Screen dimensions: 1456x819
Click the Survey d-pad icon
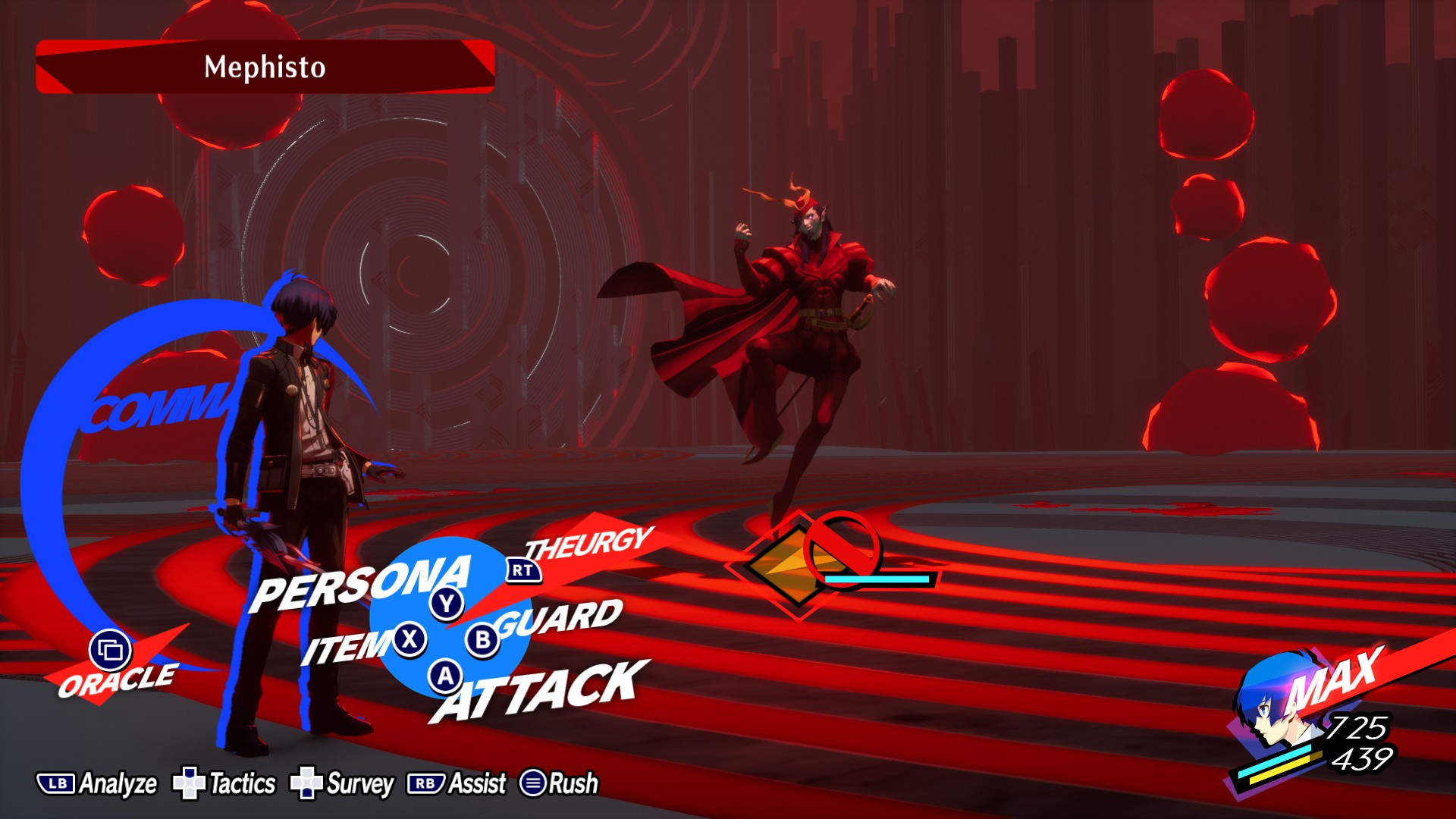point(306,782)
